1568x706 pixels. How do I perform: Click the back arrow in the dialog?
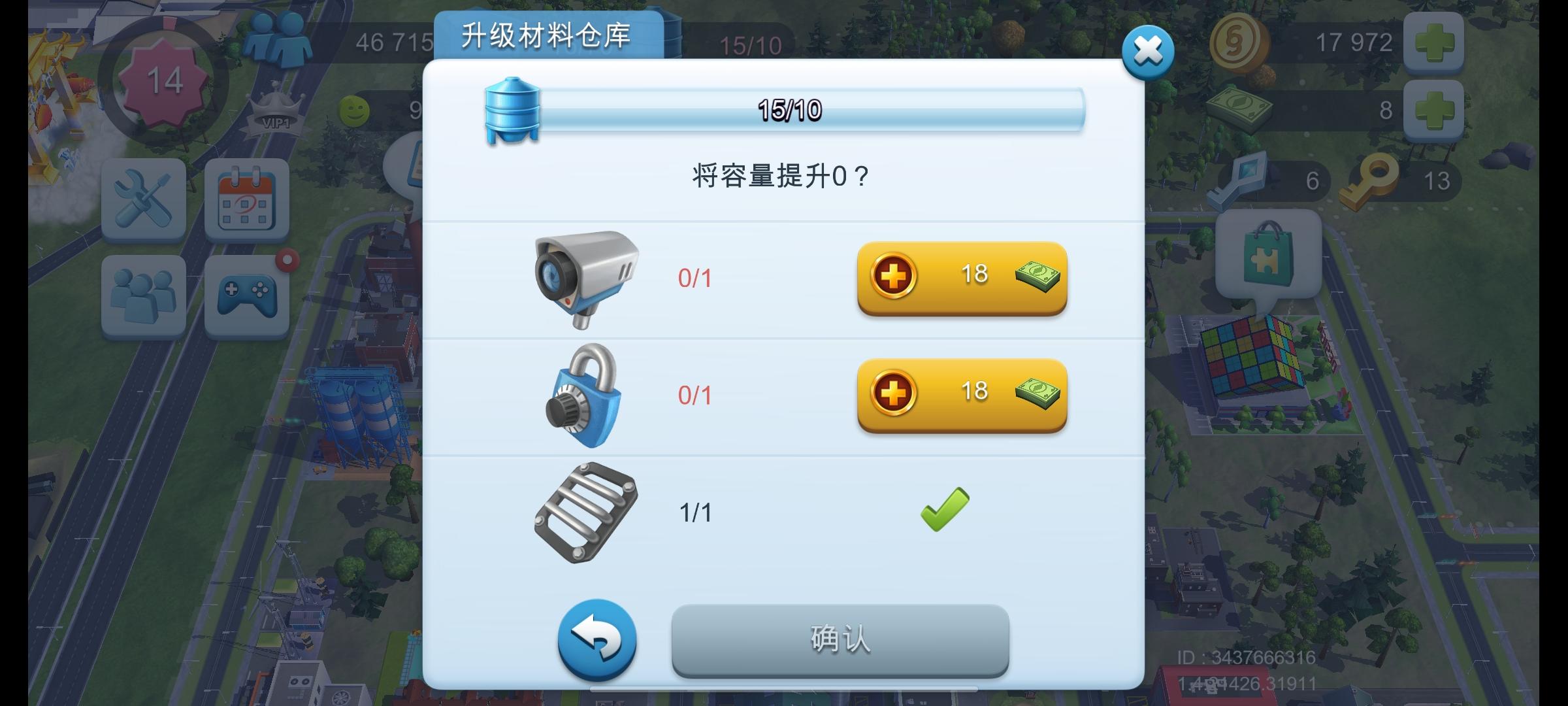(x=596, y=641)
